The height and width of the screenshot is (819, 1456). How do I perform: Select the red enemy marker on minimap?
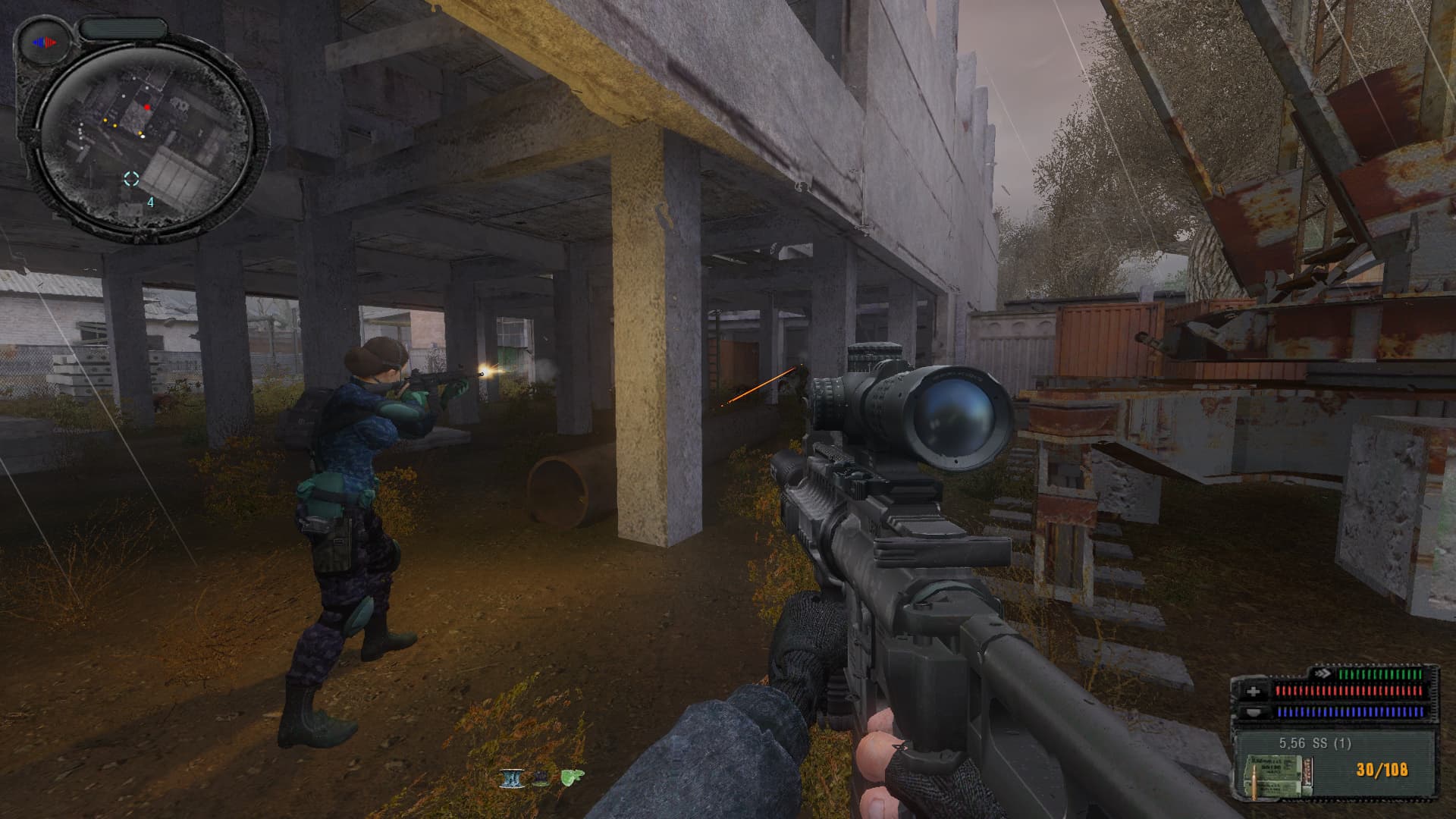[148, 108]
